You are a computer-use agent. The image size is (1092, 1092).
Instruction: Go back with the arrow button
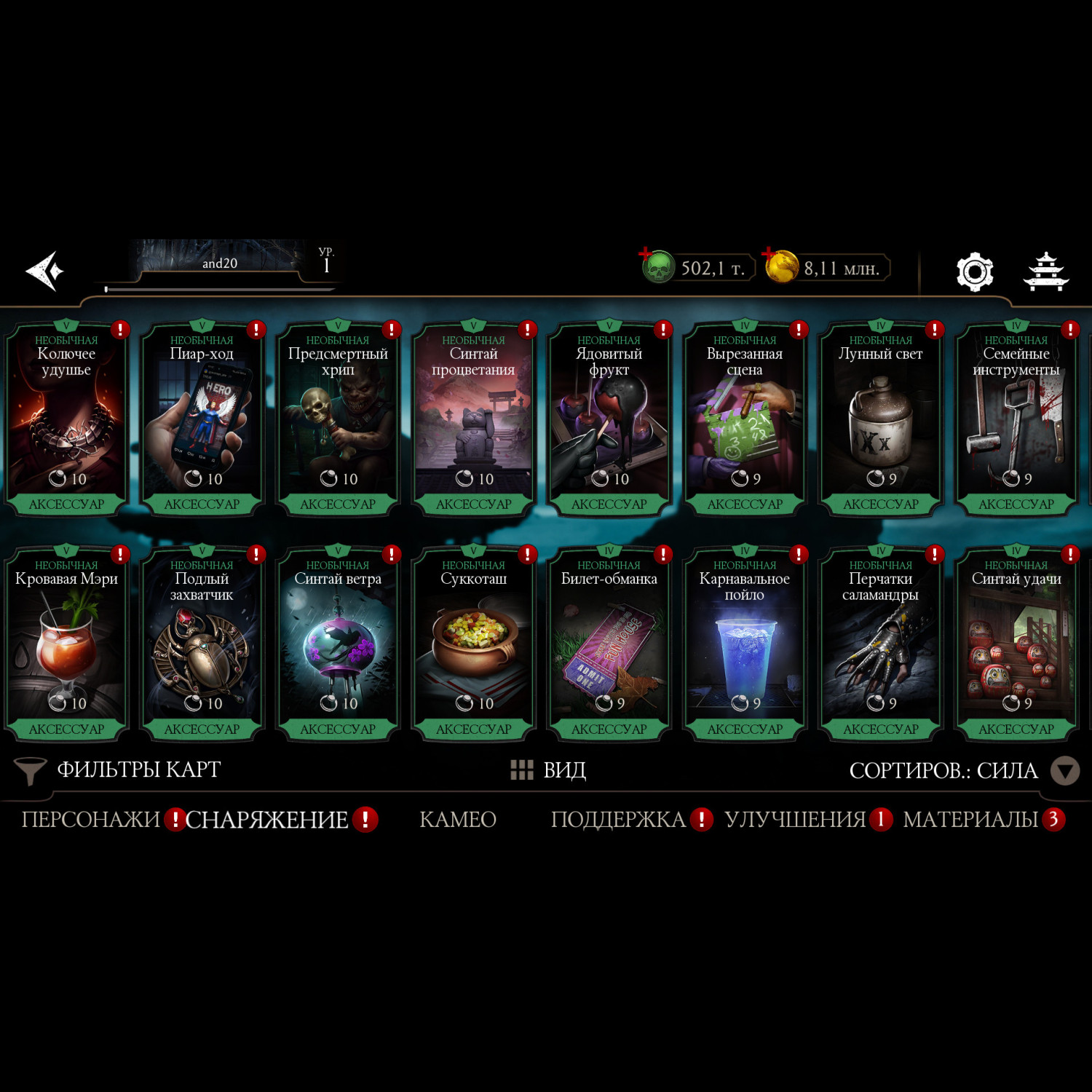tap(45, 272)
